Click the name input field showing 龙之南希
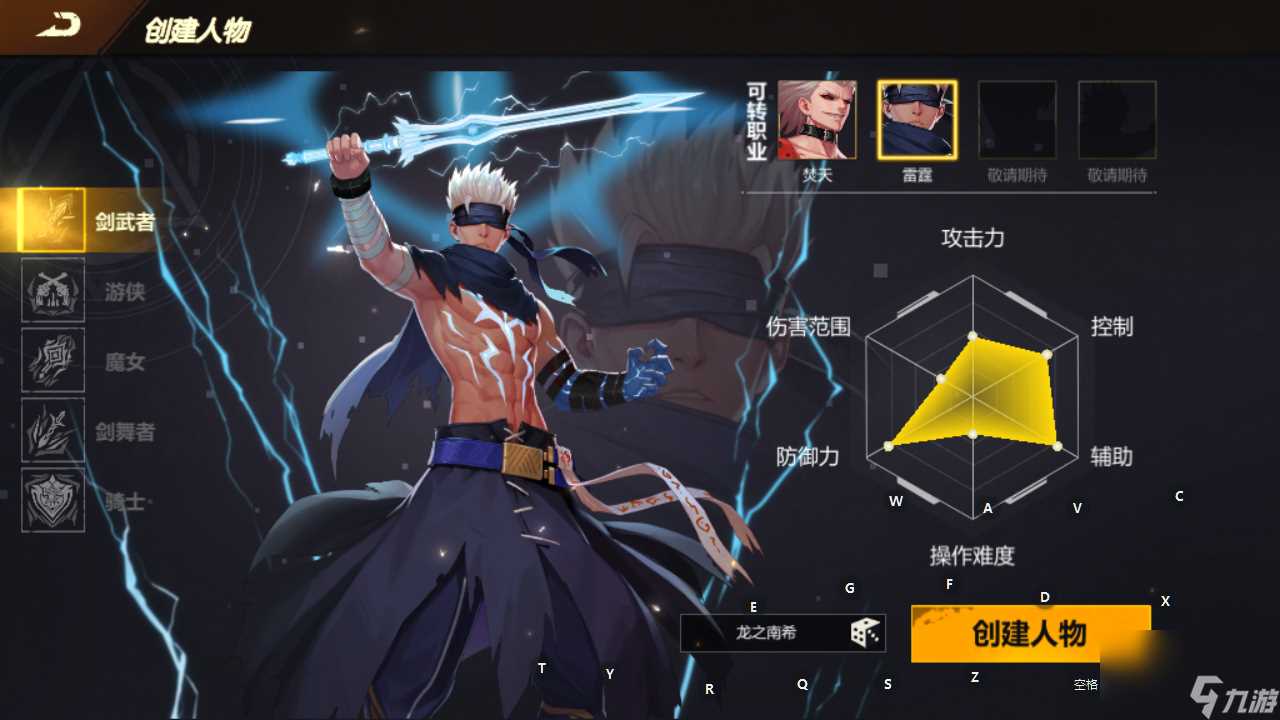 tap(770, 632)
